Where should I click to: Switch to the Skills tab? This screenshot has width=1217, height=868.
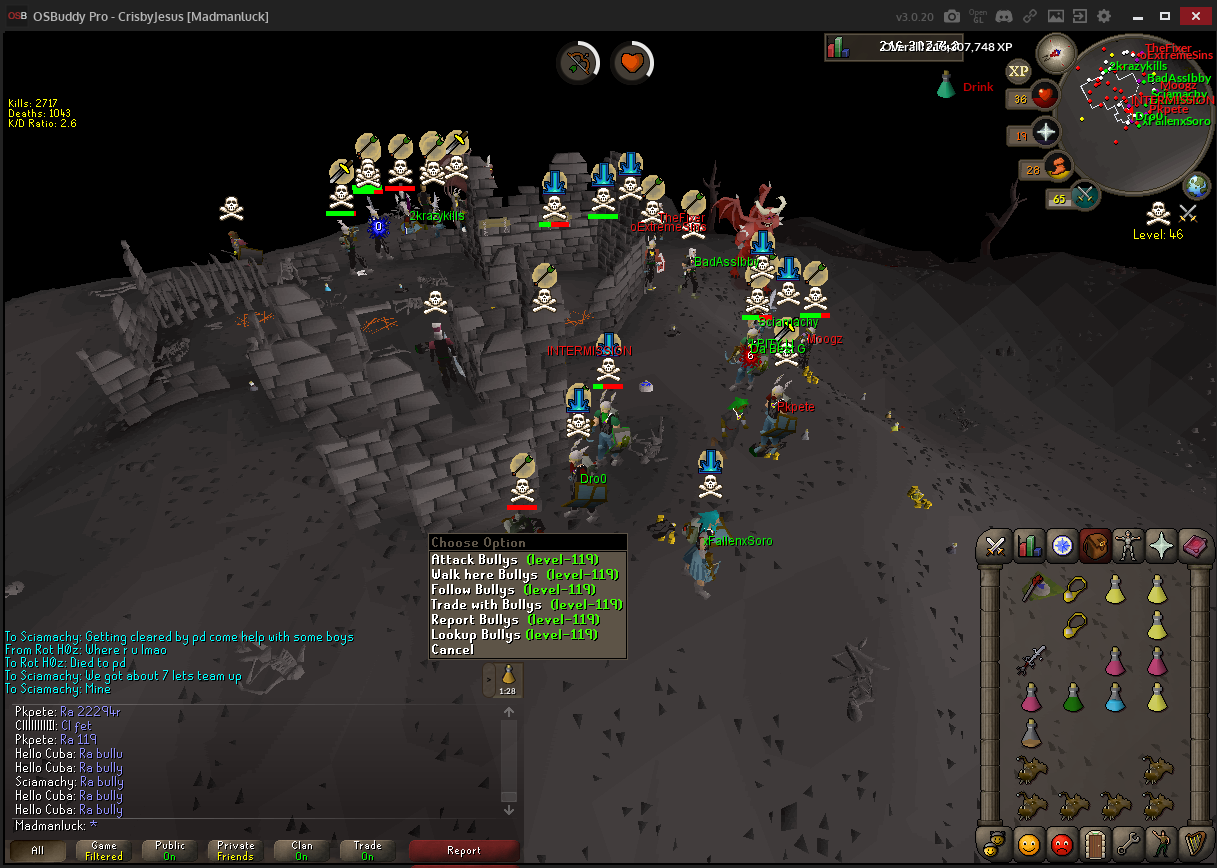[1029, 545]
